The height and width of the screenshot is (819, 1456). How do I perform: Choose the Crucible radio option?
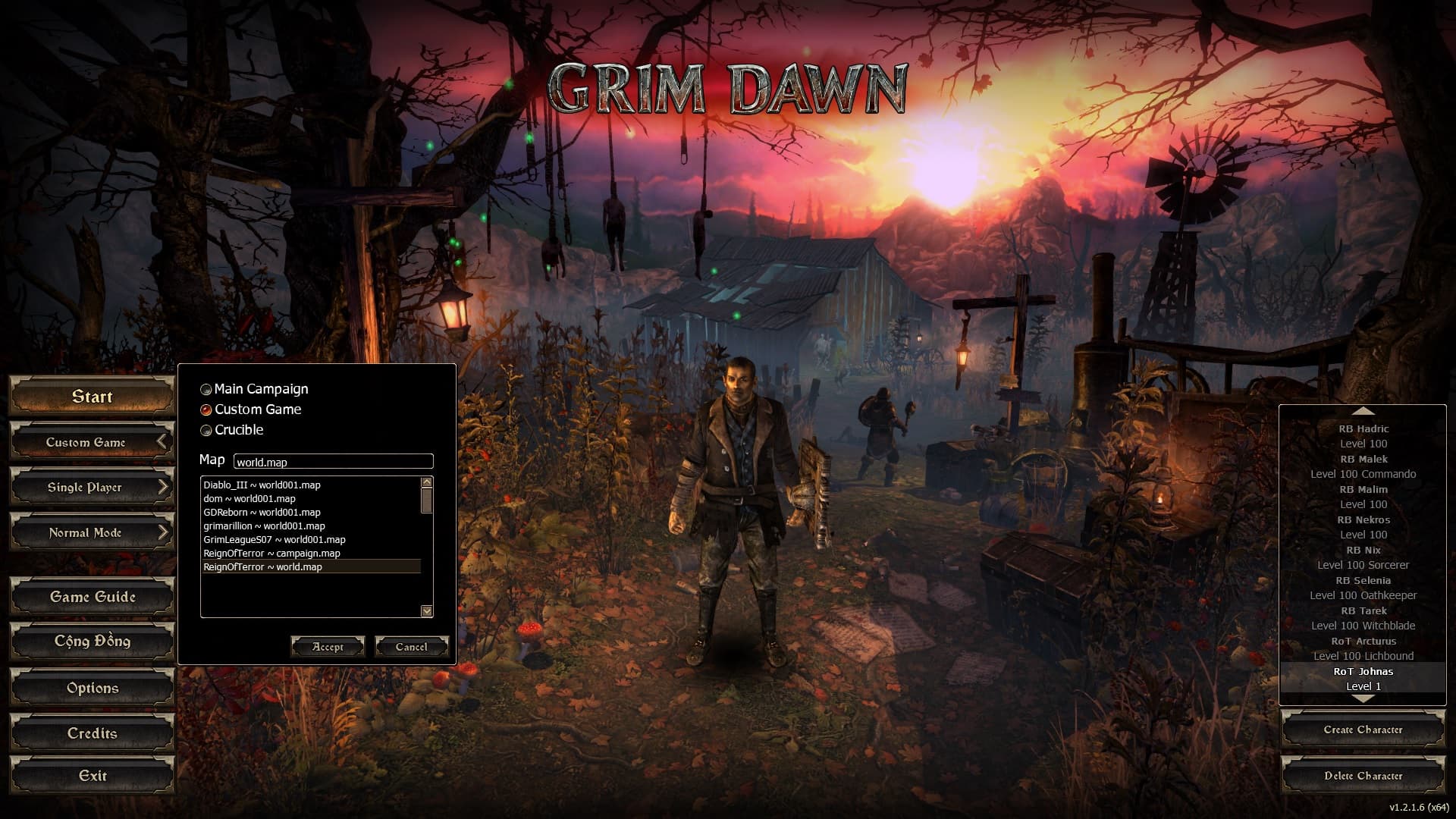206,431
